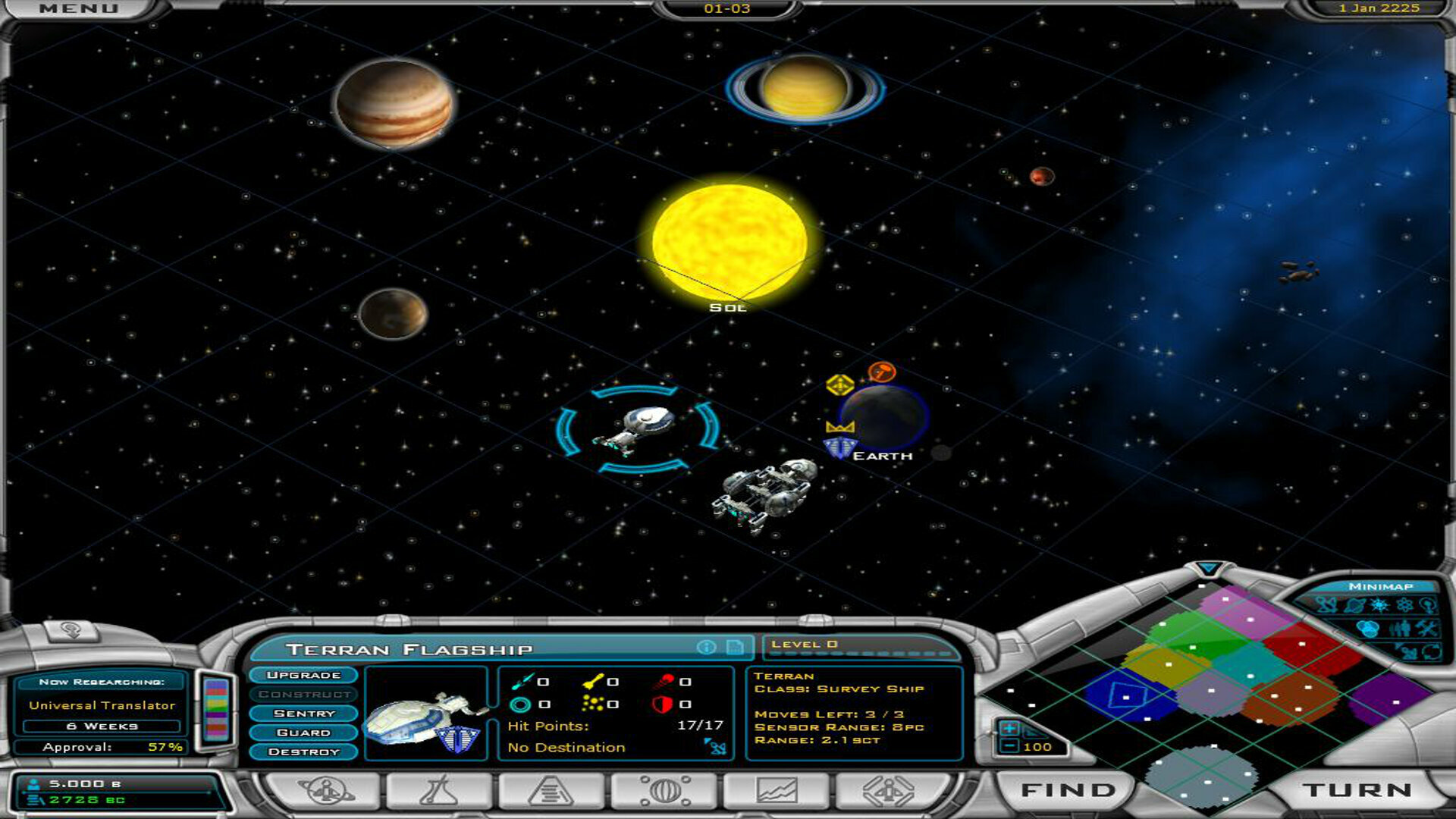The image size is (1456, 819).
Task: Toggle the planets filter on the Minimap
Action: coord(1355,605)
